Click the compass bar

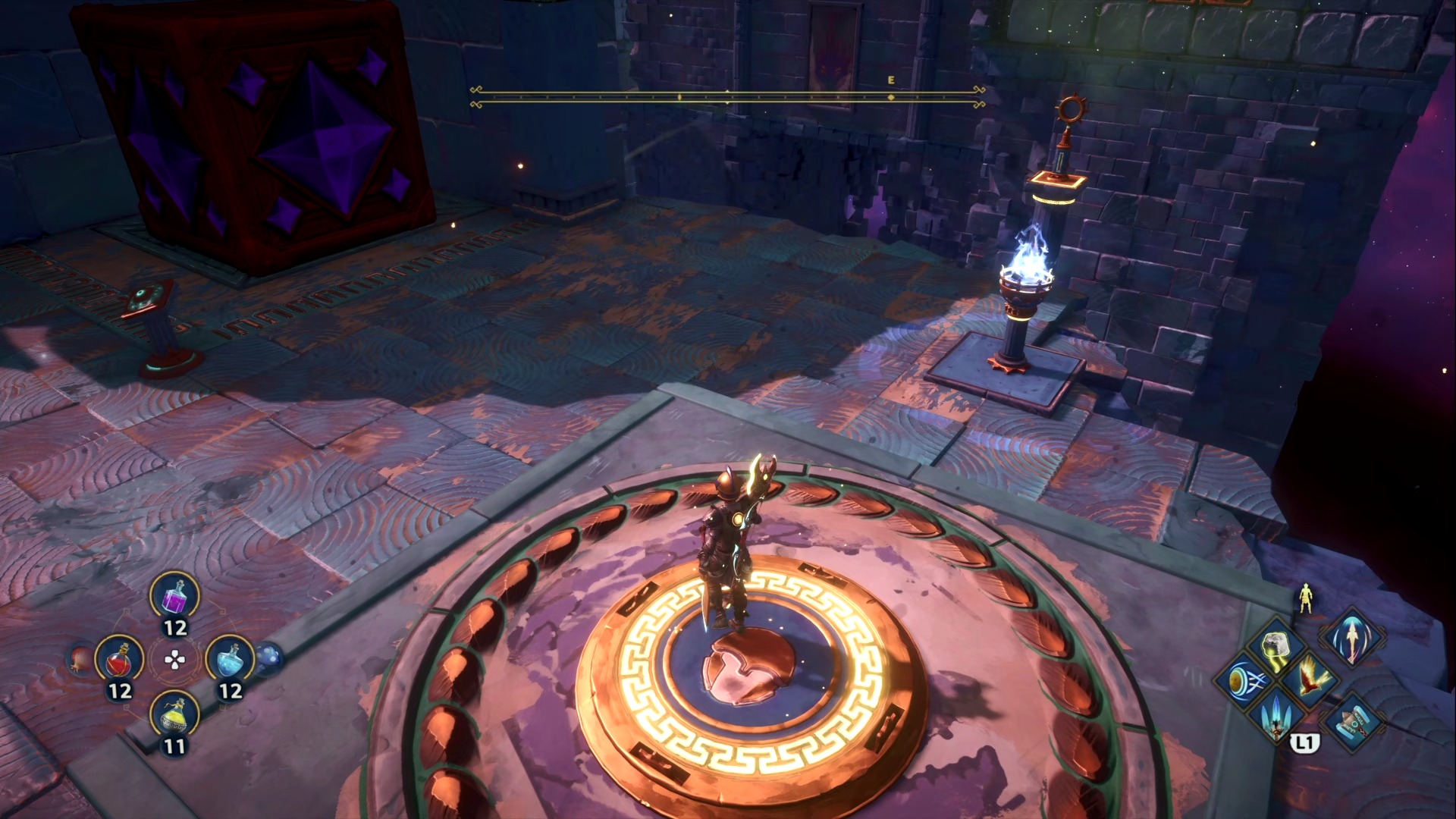click(x=727, y=97)
